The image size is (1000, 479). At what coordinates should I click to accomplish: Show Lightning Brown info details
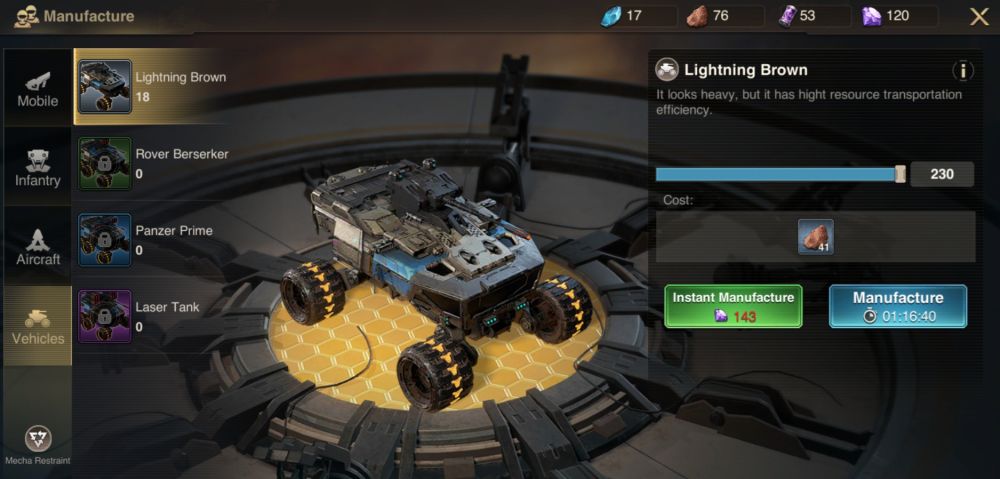[963, 71]
